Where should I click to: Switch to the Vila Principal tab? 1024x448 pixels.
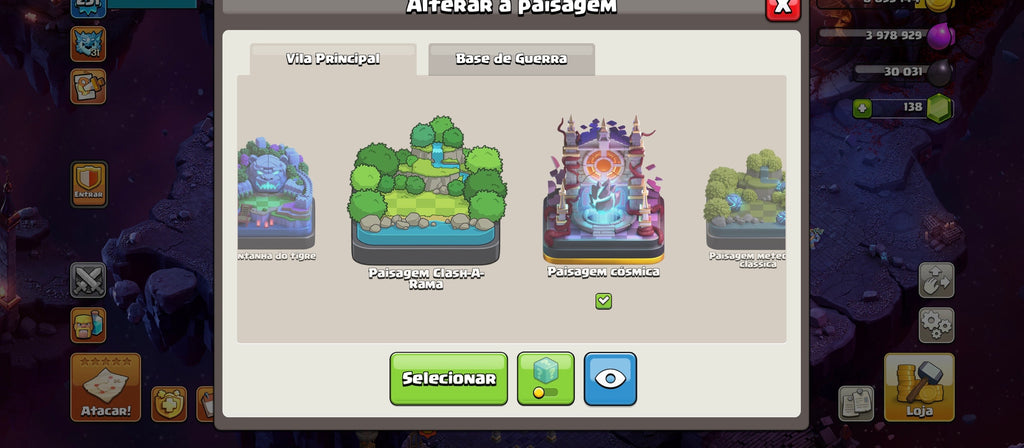(333, 58)
